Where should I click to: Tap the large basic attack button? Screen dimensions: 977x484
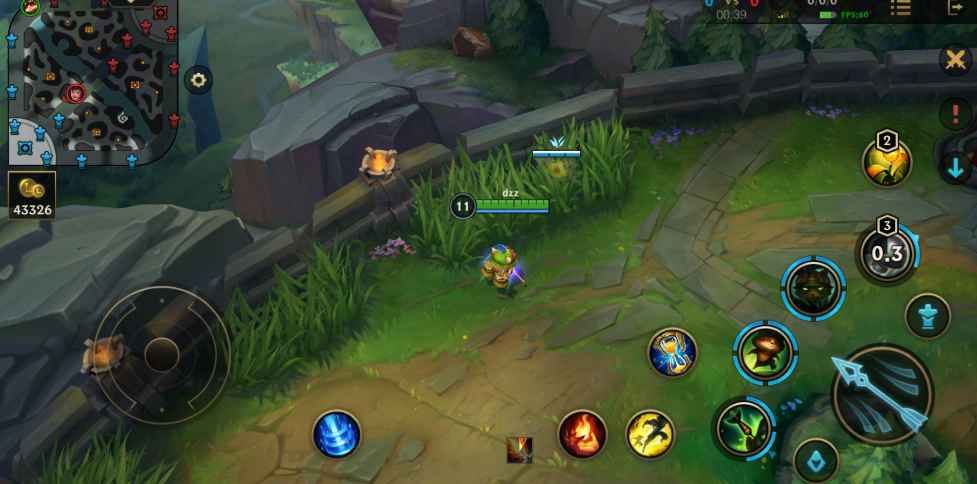[882, 394]
